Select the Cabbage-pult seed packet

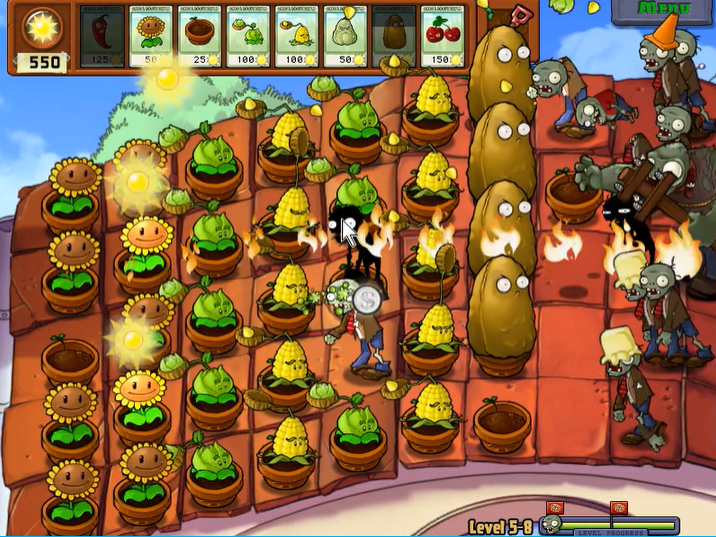pyautogui.click(x=249, y=37)
